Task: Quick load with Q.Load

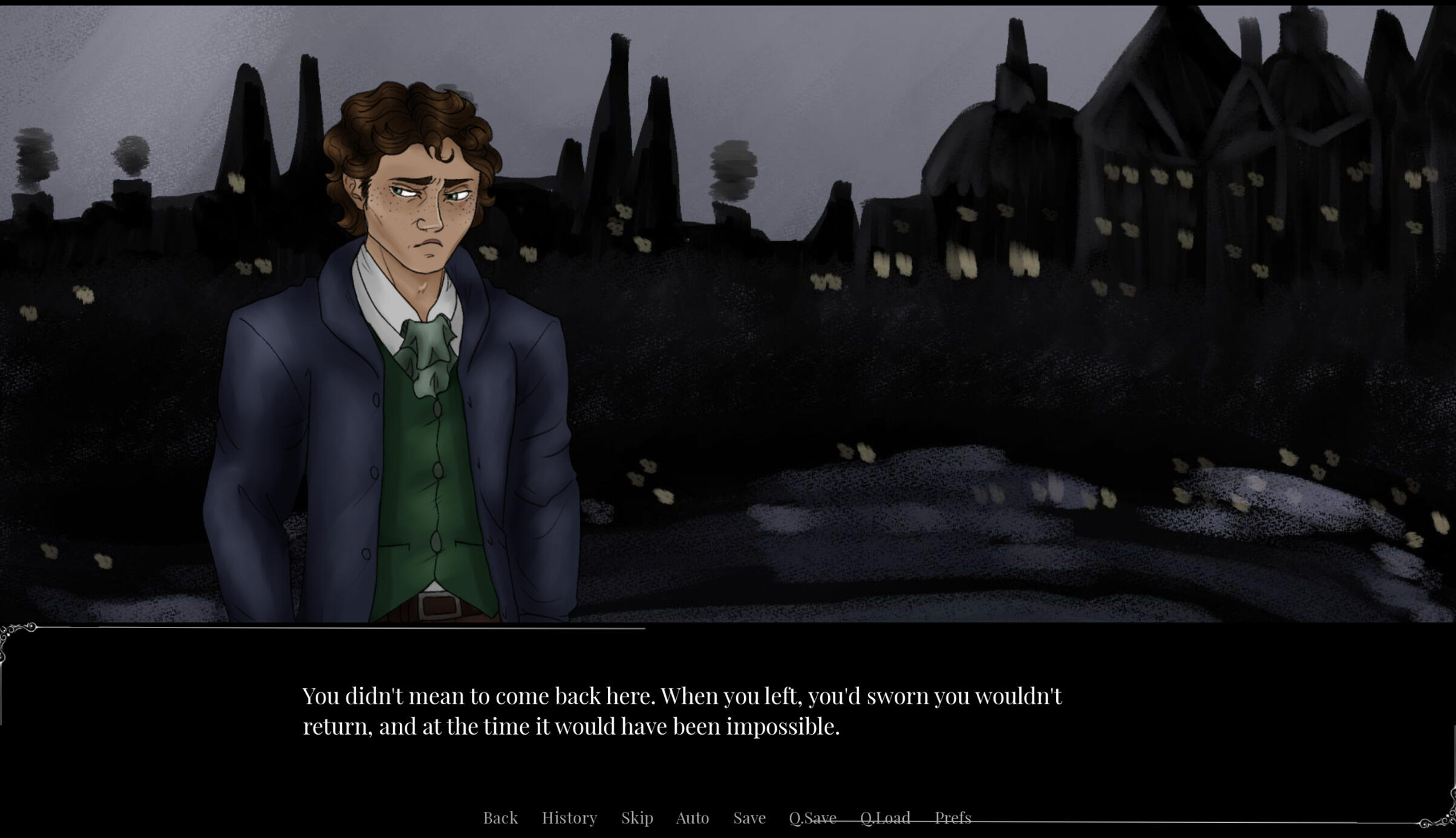Action: [x=885, y=817]
